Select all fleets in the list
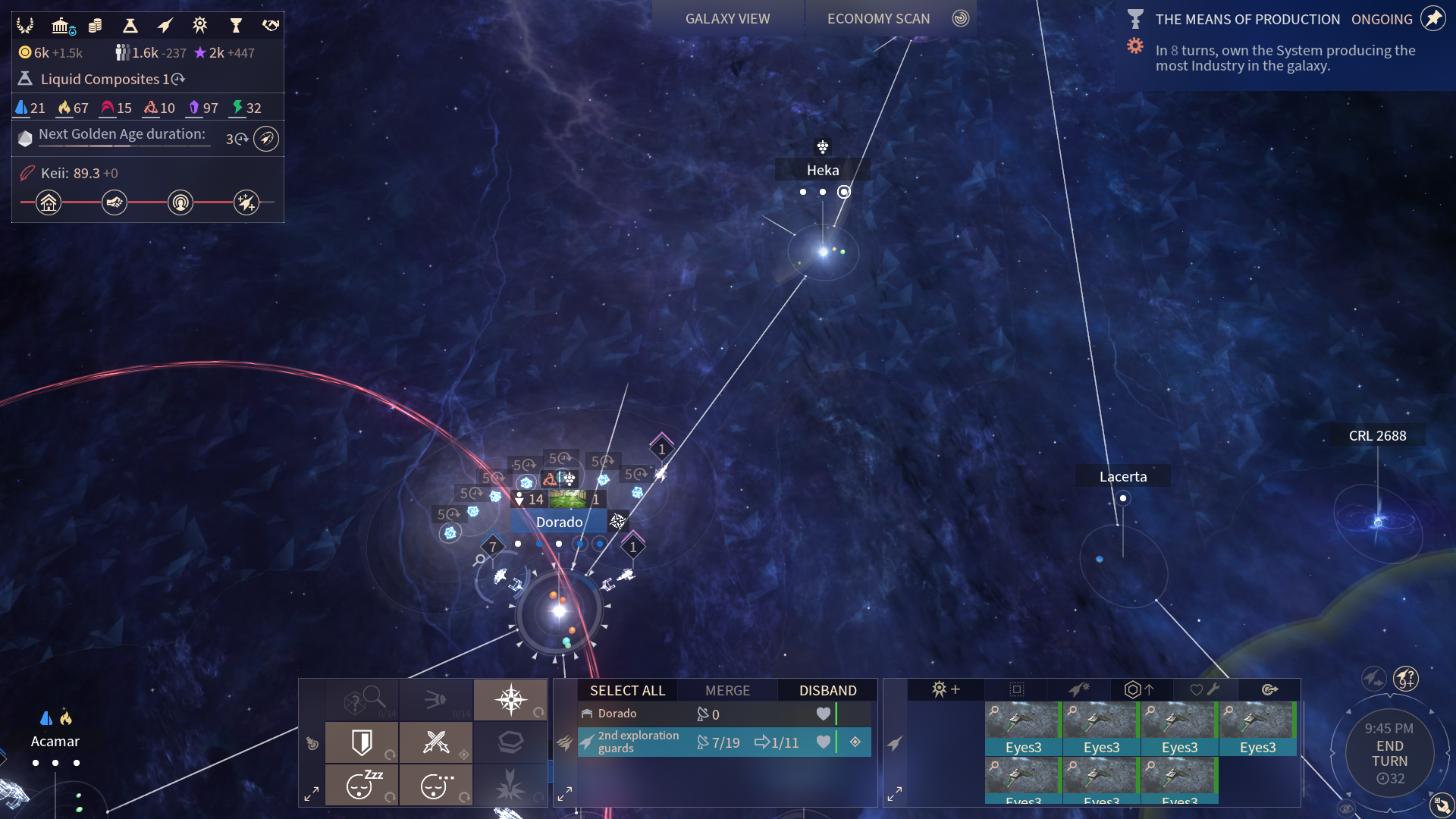Viewport: 1456px width, 819px height. point(627,690)
